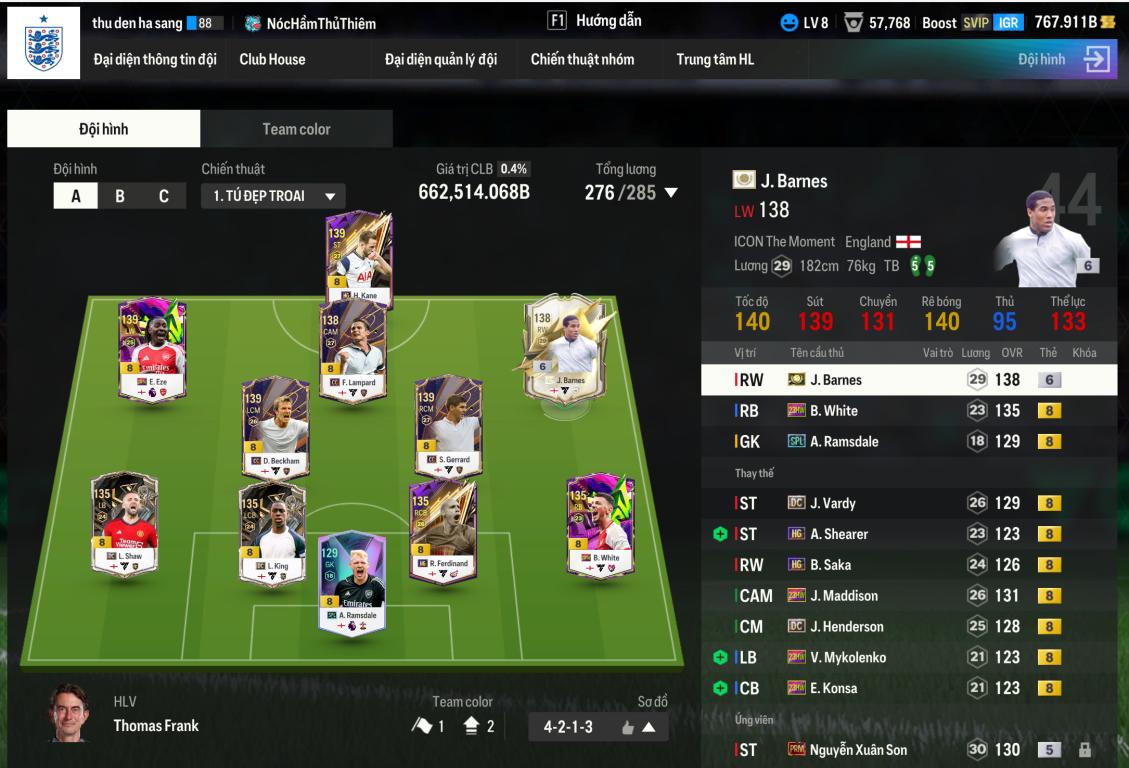Open Chiến thuật nhóm menu
This screenshot has width=1129, height=768.
(x=582, y=59)
